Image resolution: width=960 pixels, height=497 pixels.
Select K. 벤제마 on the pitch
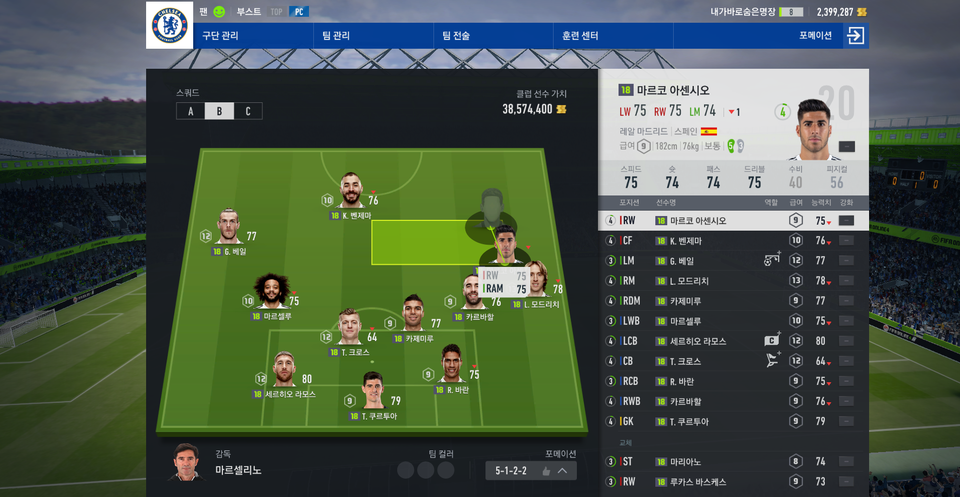pyautogui.click(x=350, y=192)
